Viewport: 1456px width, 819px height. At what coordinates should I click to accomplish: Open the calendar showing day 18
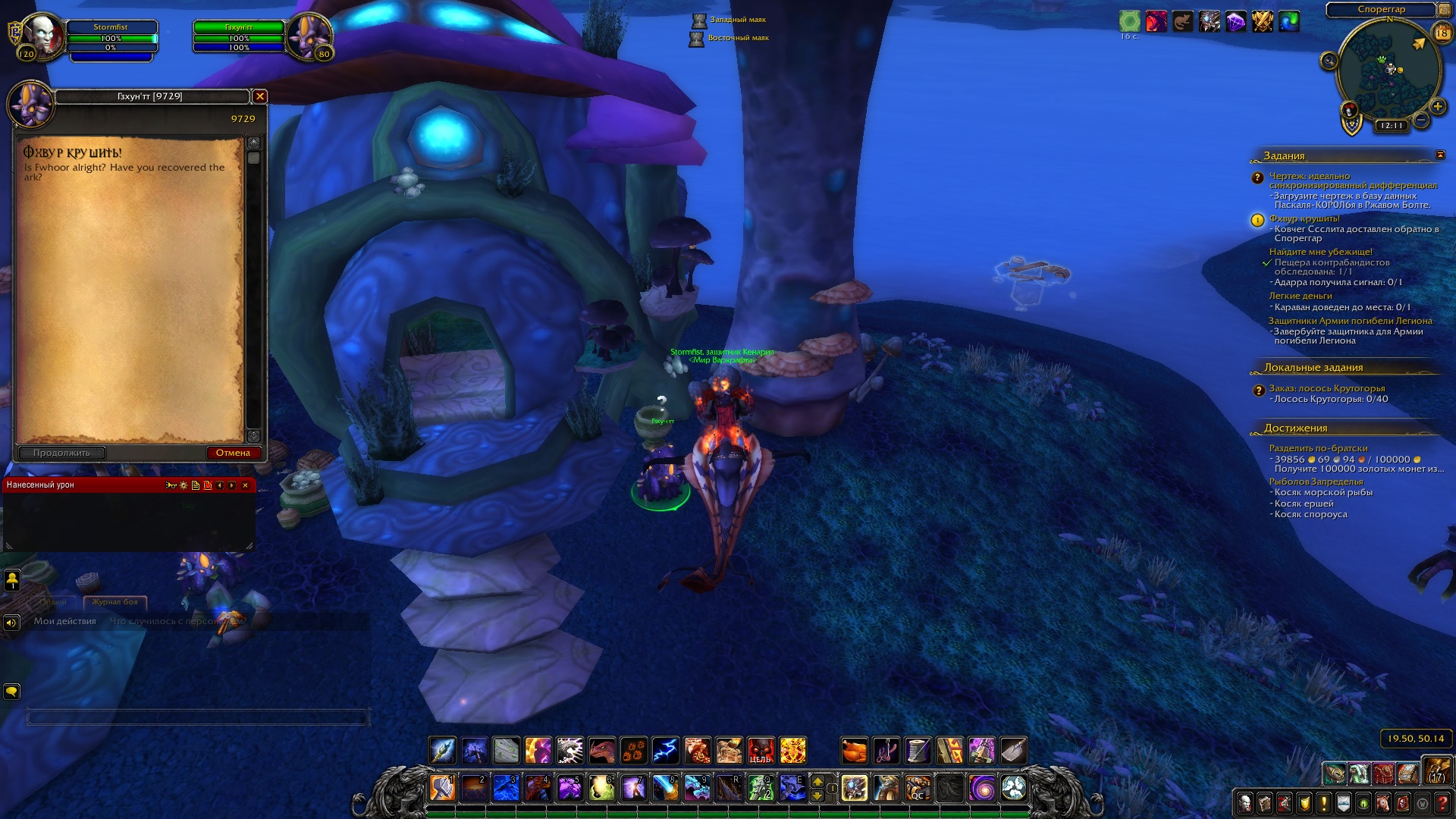coord(1442,33)
